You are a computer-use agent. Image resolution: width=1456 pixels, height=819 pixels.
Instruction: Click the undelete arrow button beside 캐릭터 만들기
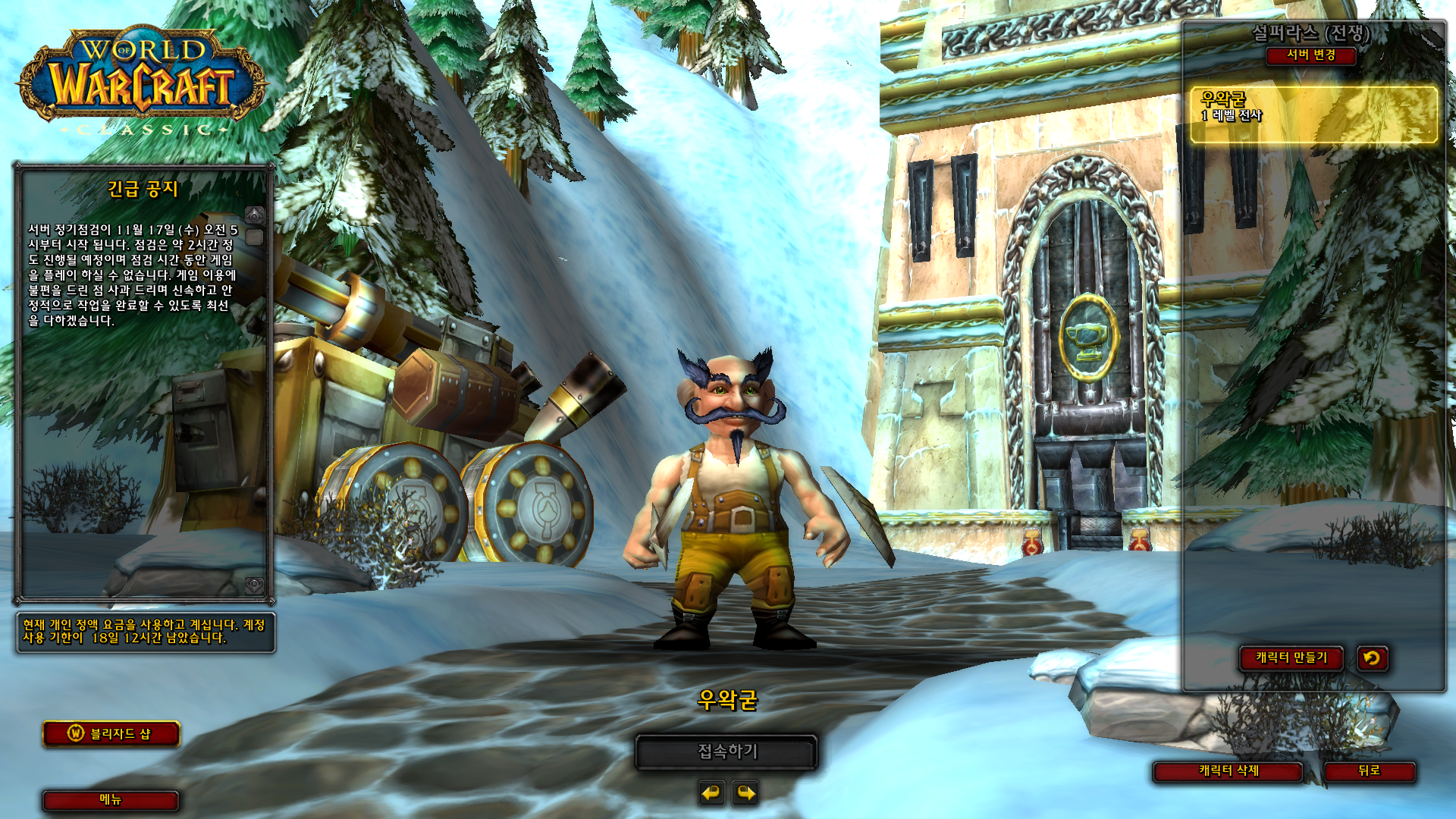click(1372, 658)
